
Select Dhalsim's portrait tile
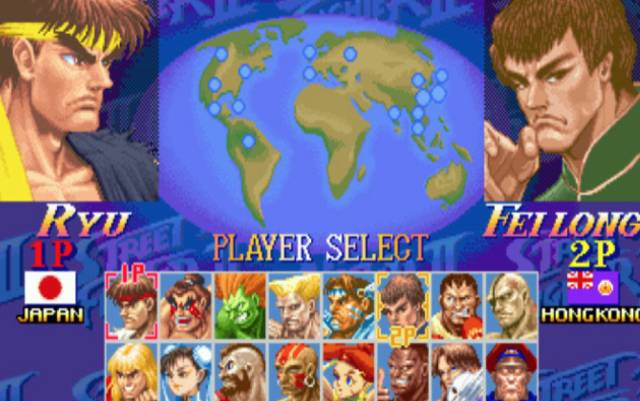[295, 372]
